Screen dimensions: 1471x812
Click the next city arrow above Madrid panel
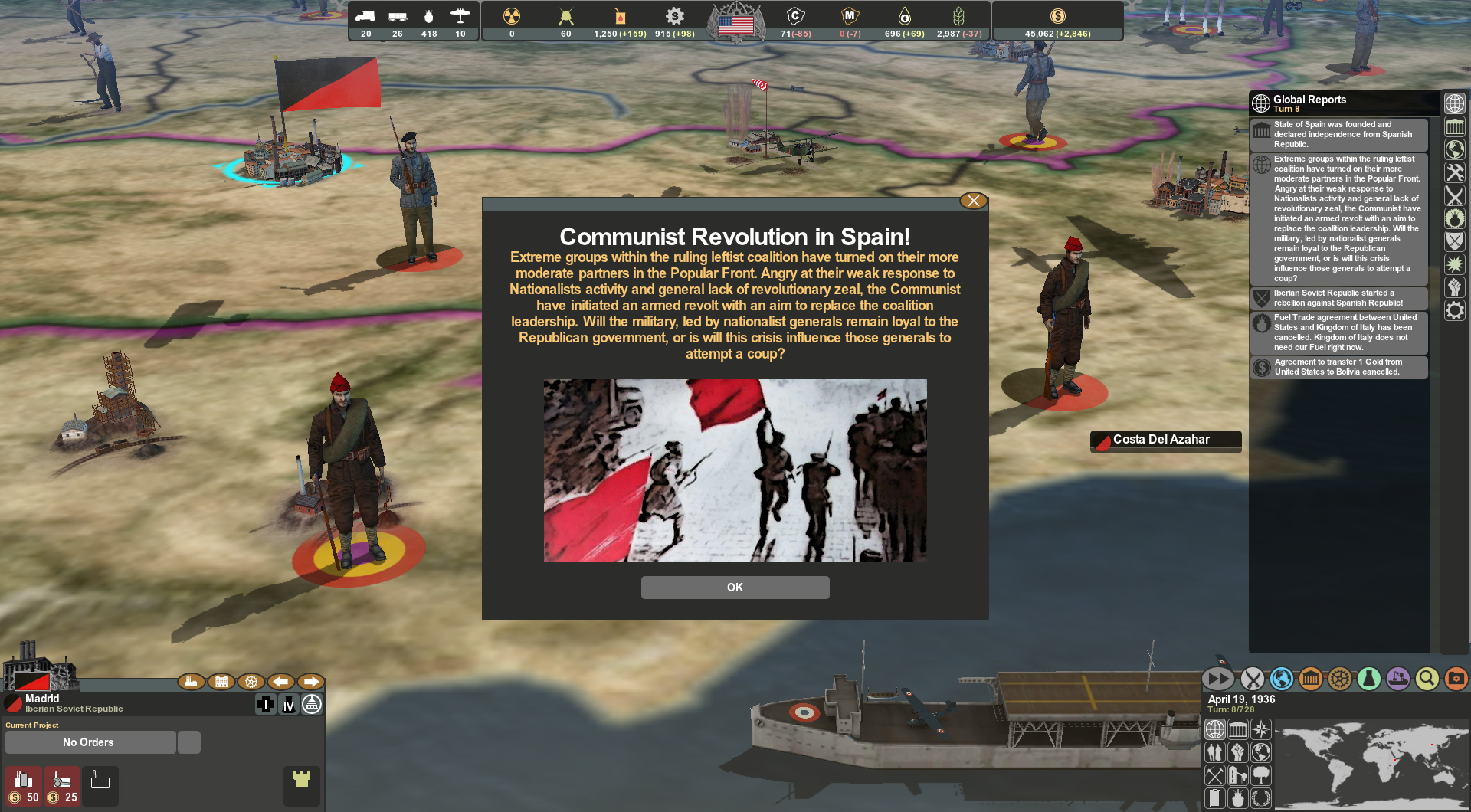click(x=311, y=681)
